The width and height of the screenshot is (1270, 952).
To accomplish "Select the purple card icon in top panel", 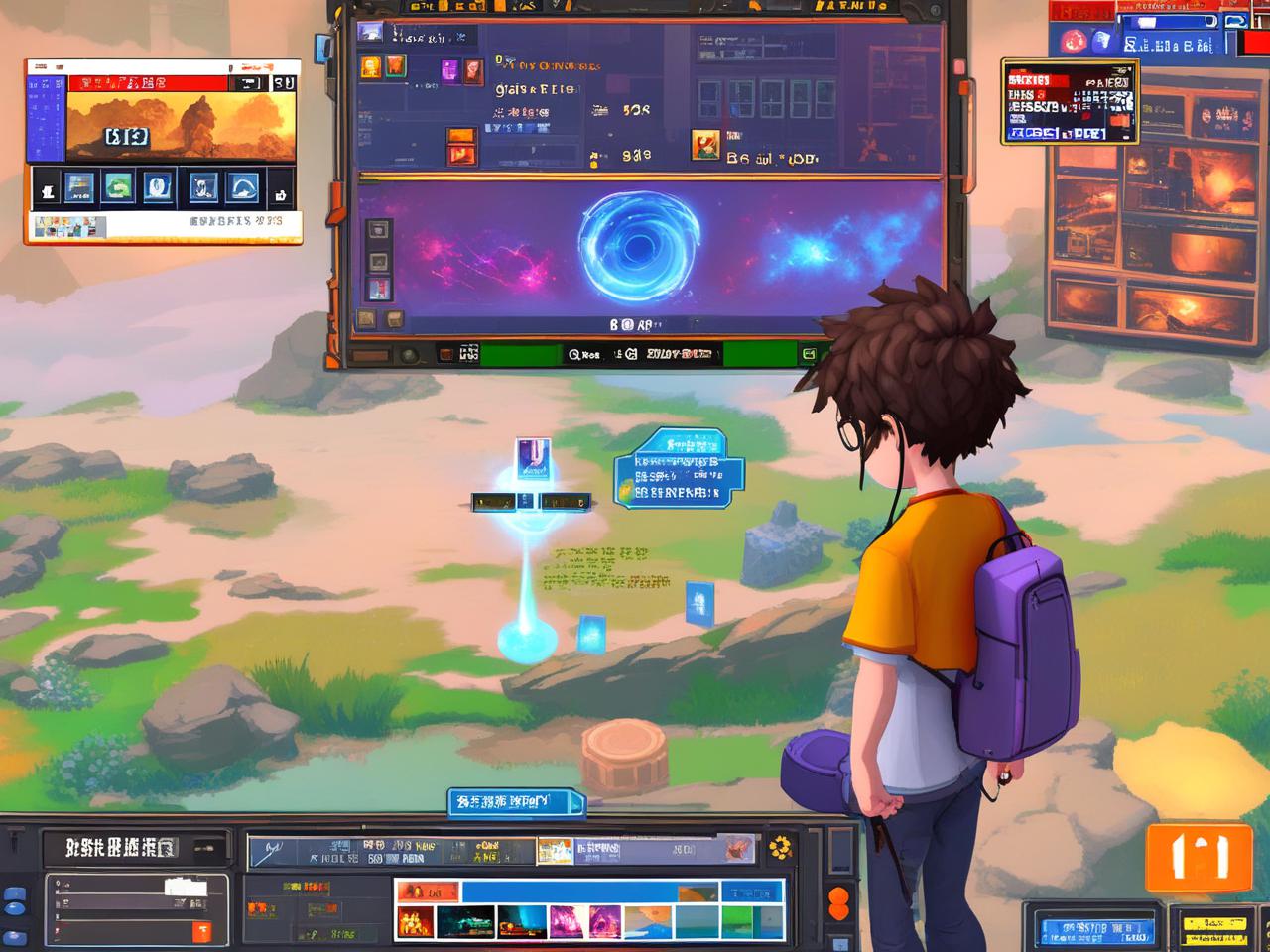I will [x=450, y=69].
